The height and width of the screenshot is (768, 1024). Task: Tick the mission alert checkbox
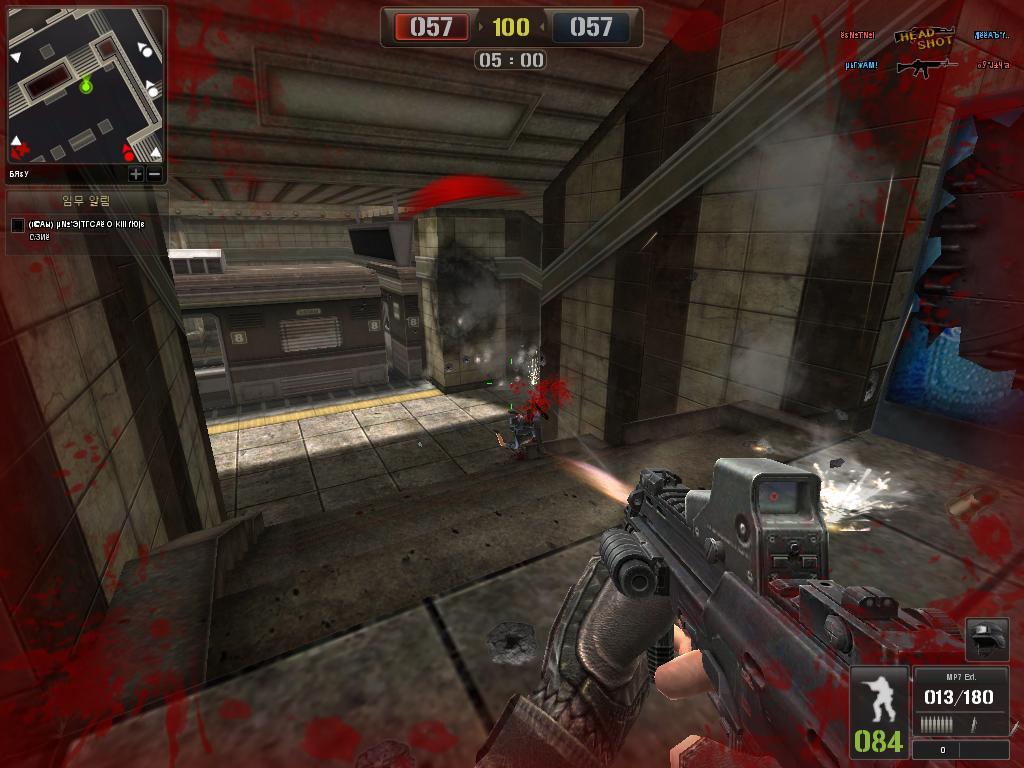(17, 225)
